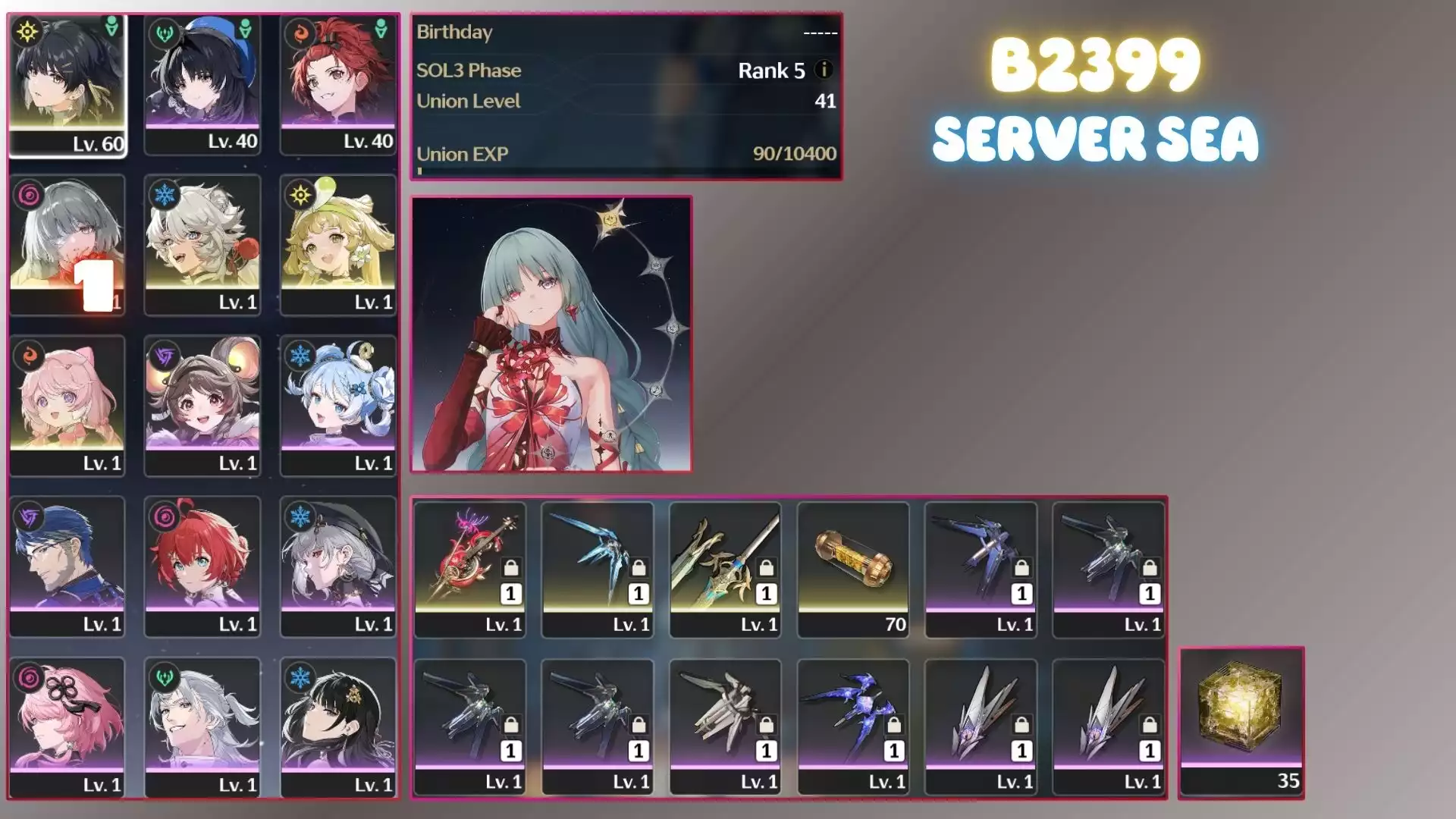Select the red floral weapon slot
The width and height of the screenshot is (1456, 819).
pyautogui.click(x=470, y=569)
